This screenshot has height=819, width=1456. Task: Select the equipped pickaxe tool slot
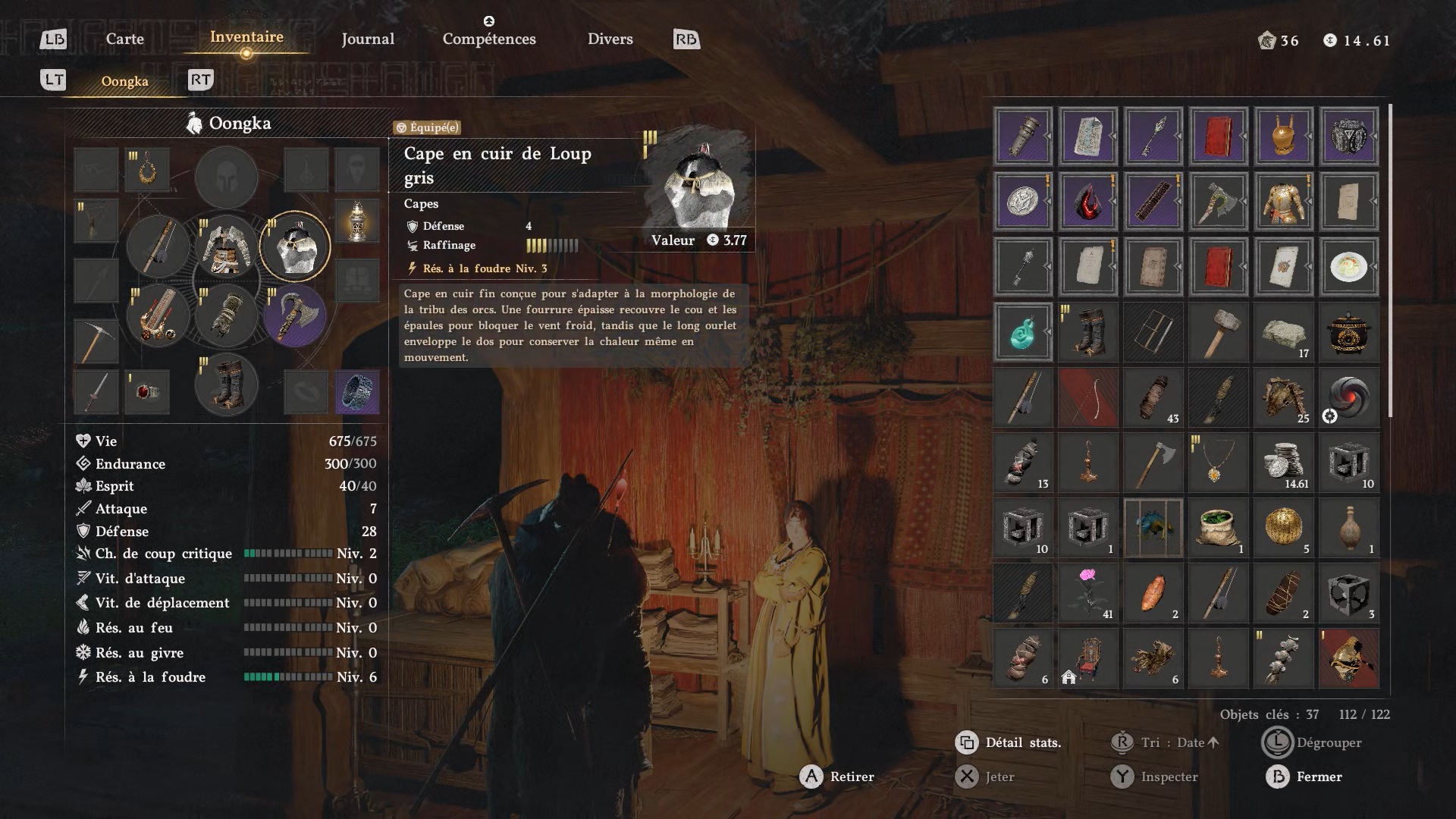[96, 340]
